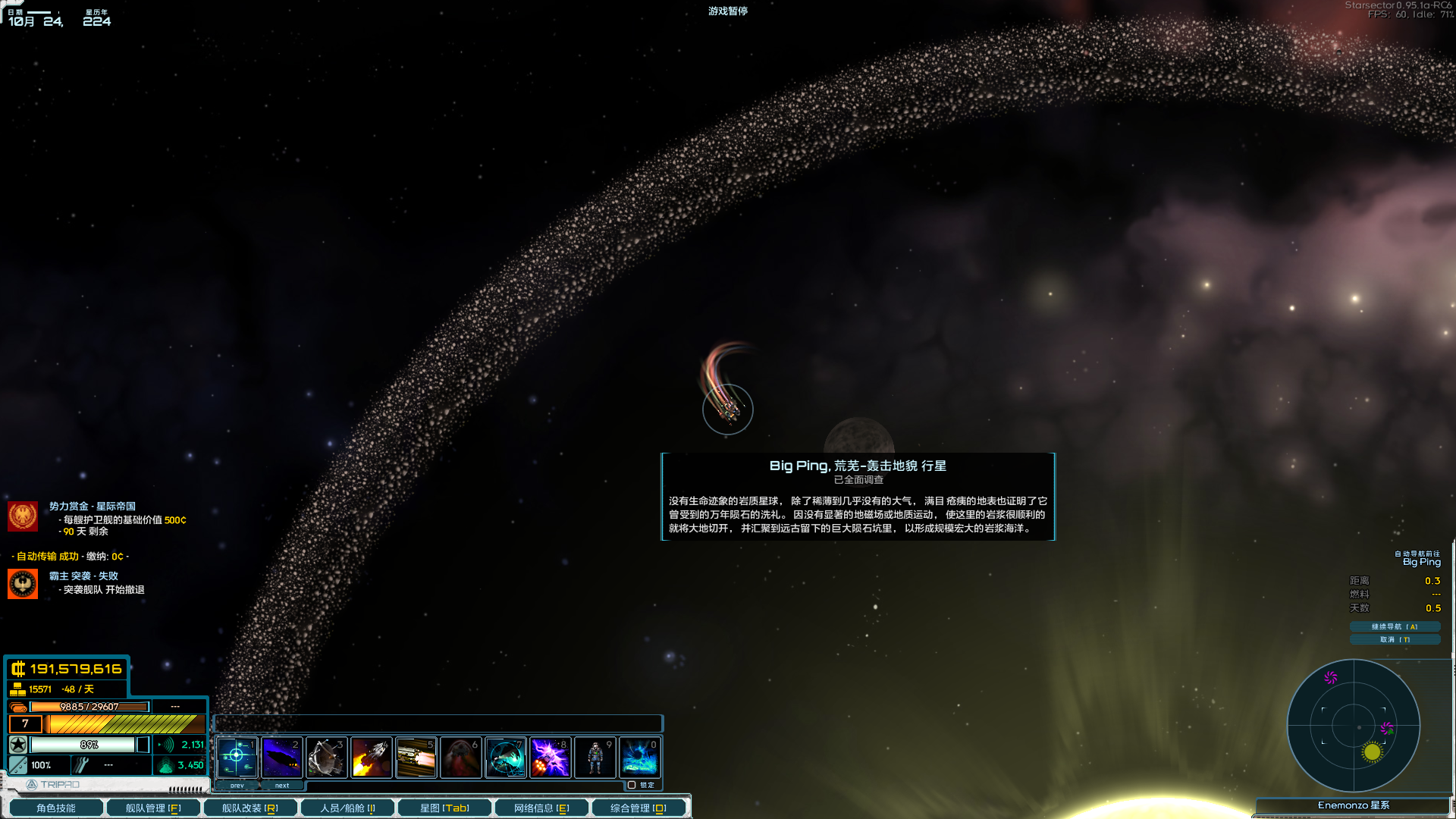This screenshot has width=1456, height=819.
Task: Enable the 锁定 ability bar lock checkbox
Action: 632,785
